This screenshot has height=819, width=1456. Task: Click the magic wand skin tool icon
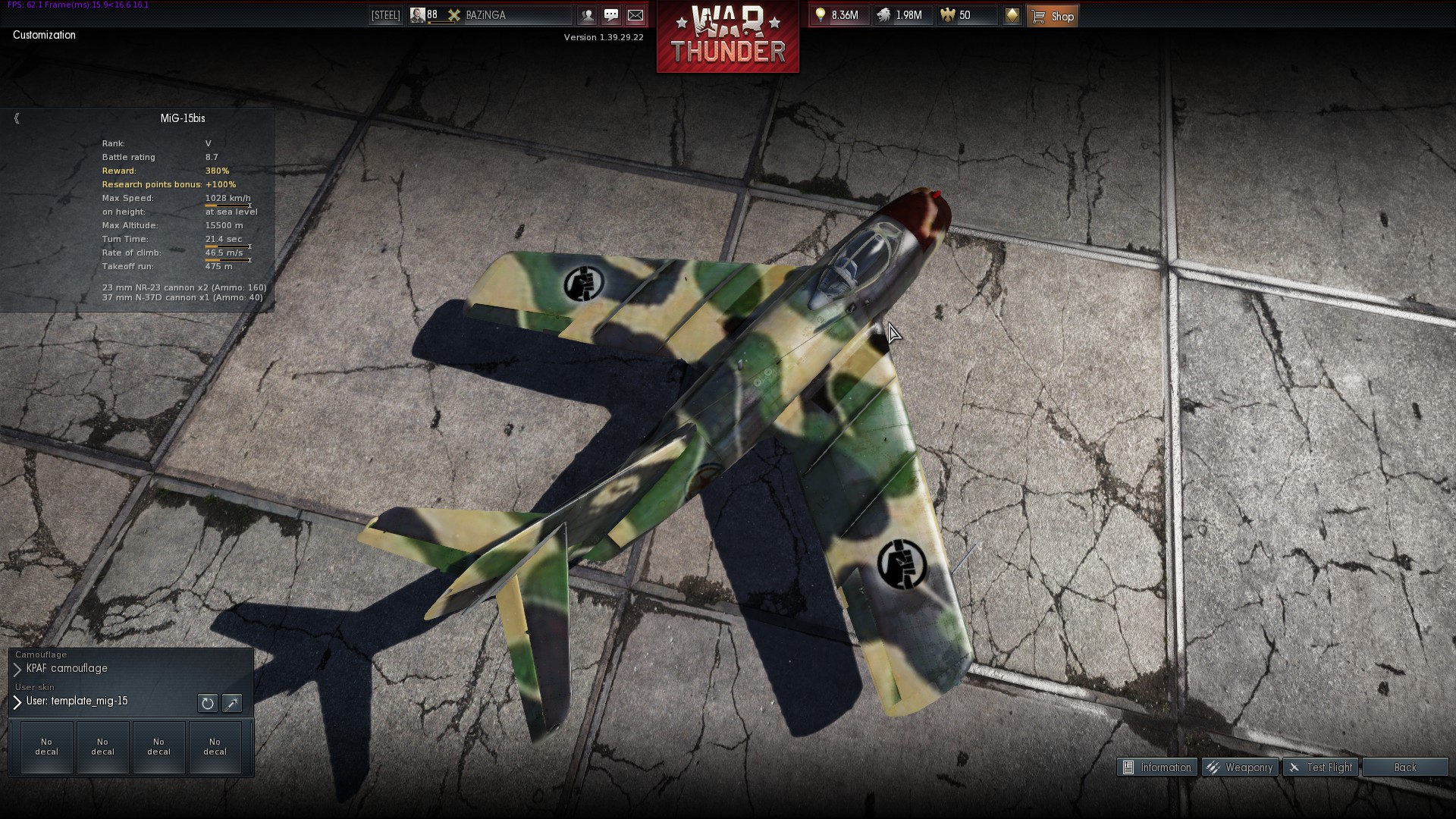click(232, 703)
